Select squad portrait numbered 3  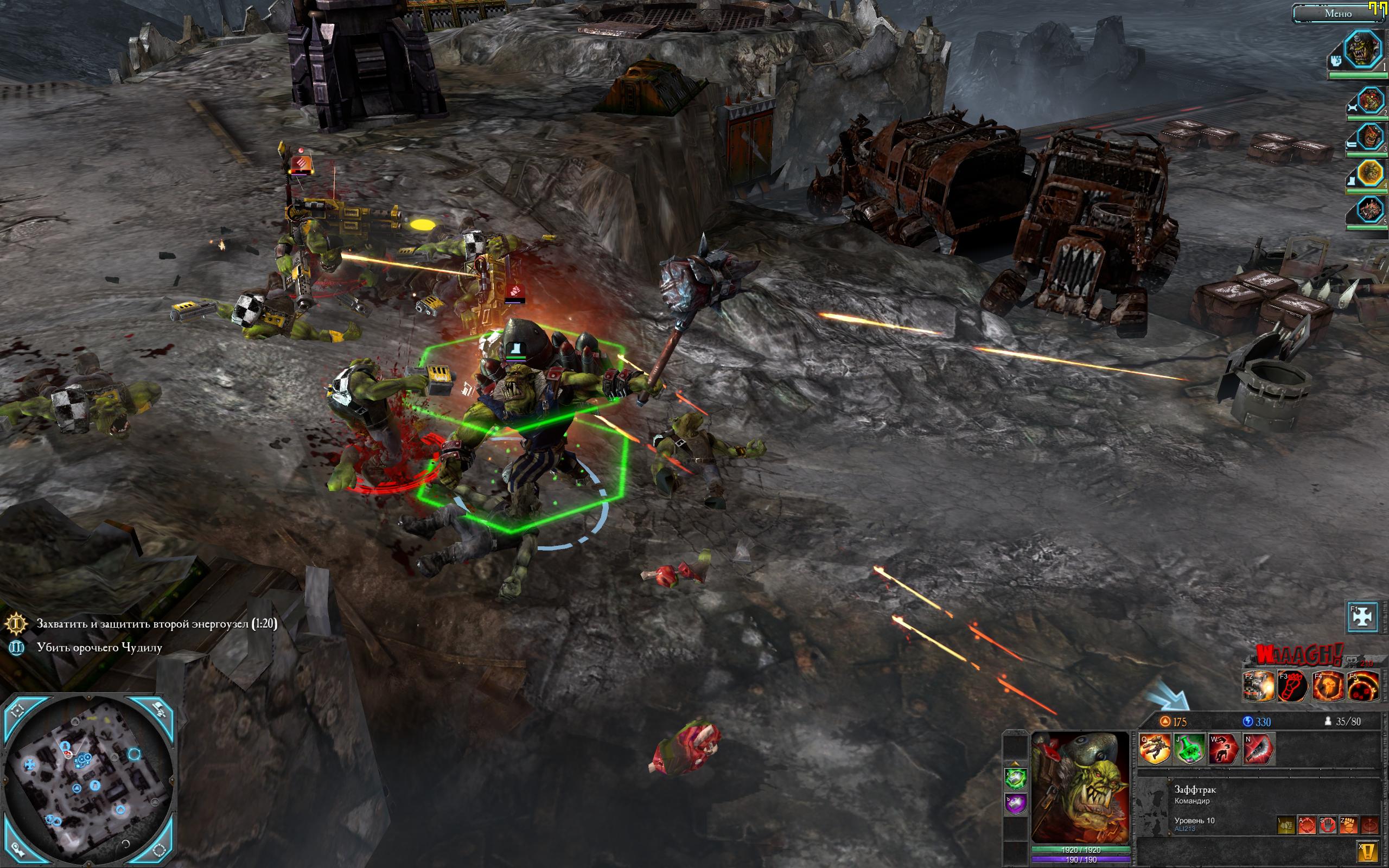coord(1370,138)
